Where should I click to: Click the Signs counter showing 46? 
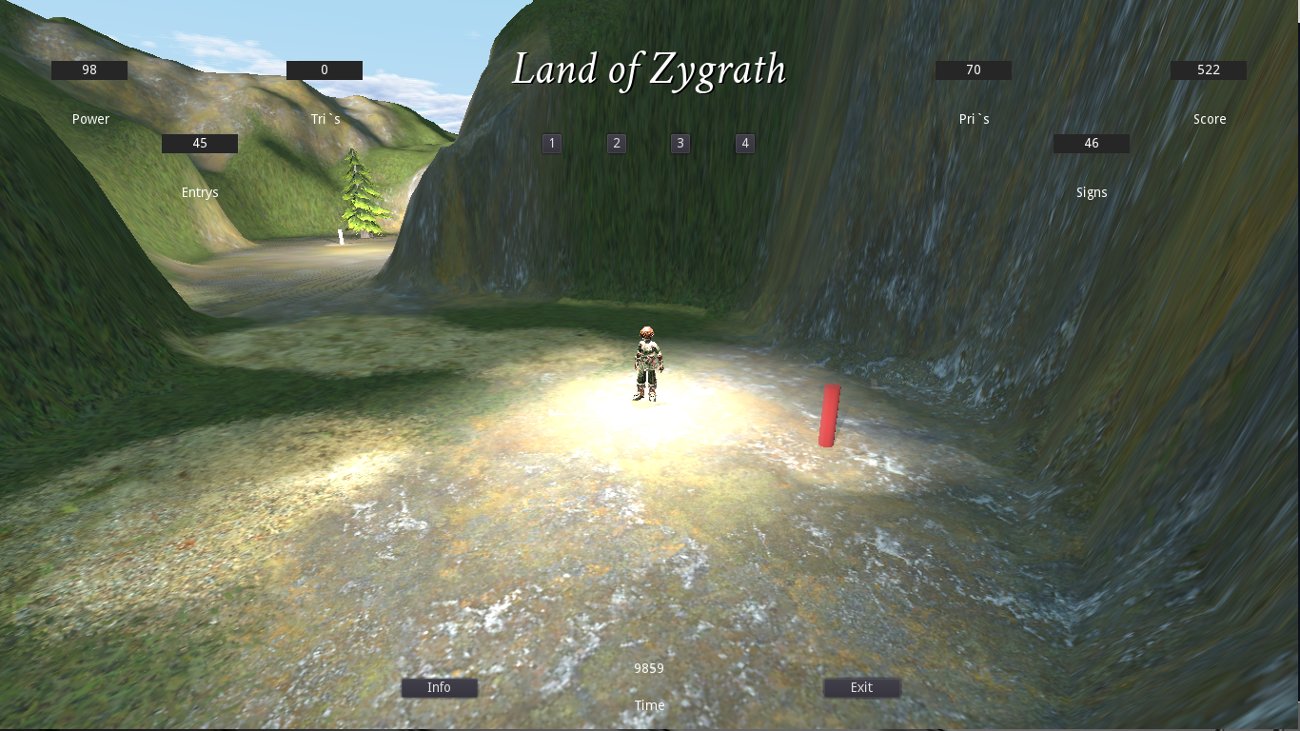[x=1090, y=143]
